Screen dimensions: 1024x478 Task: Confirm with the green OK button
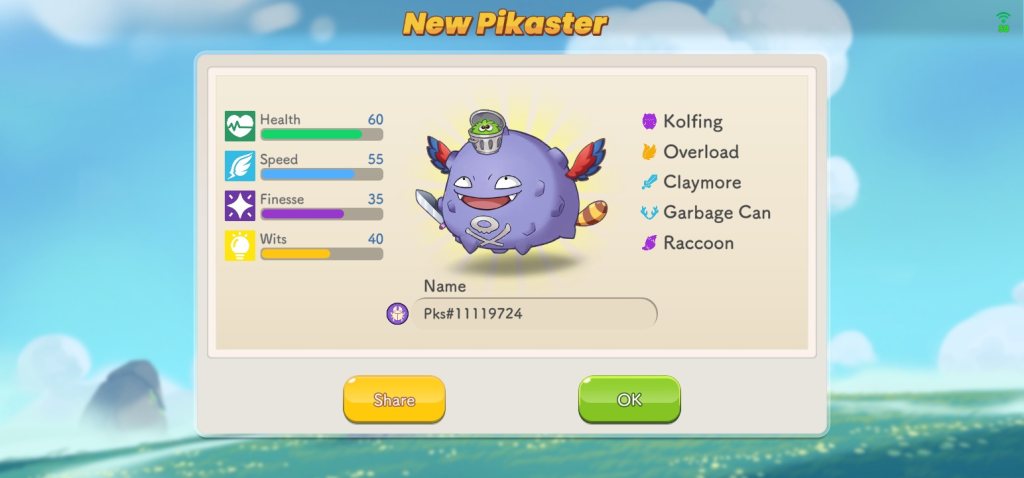[629, 400]
